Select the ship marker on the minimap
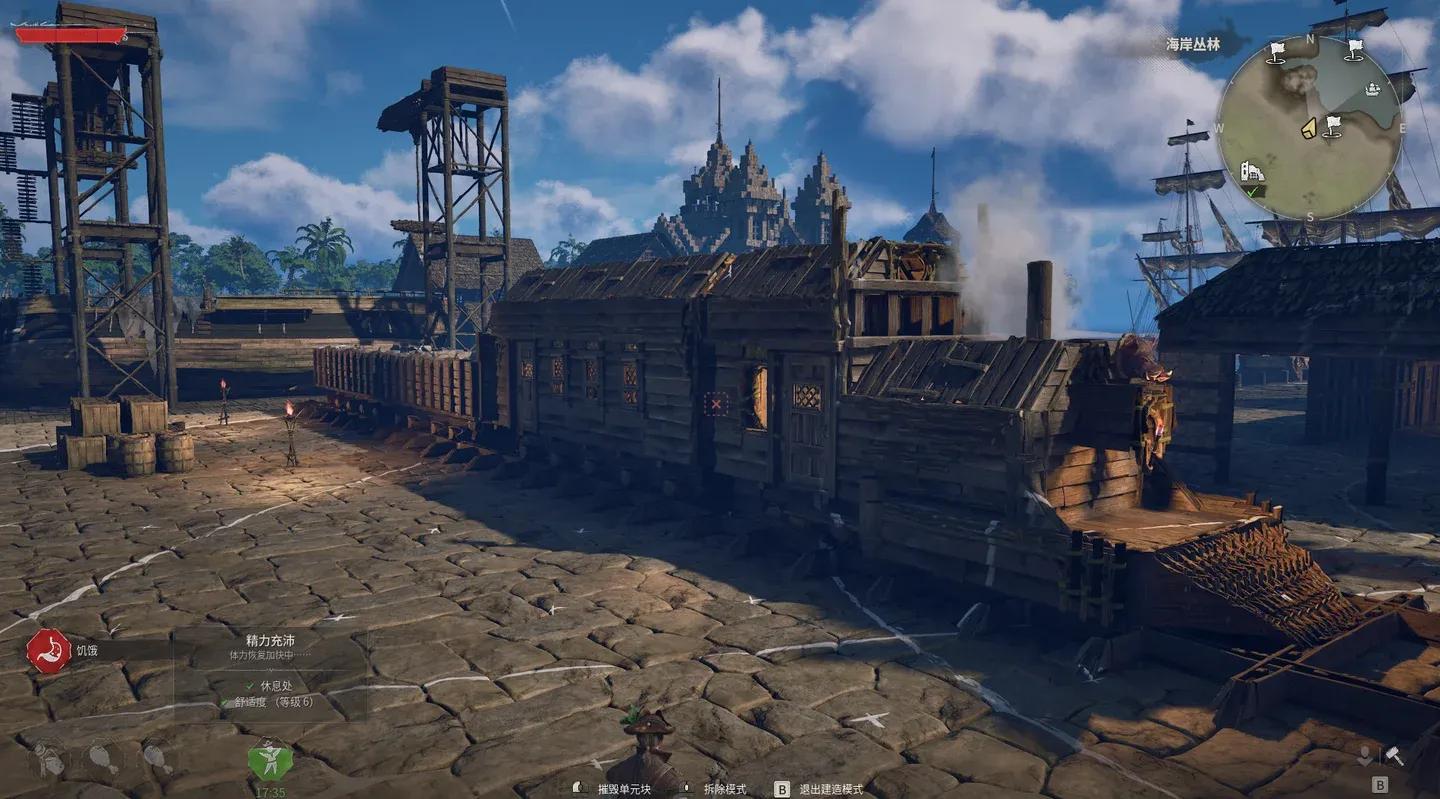 tap(1372, 89)
